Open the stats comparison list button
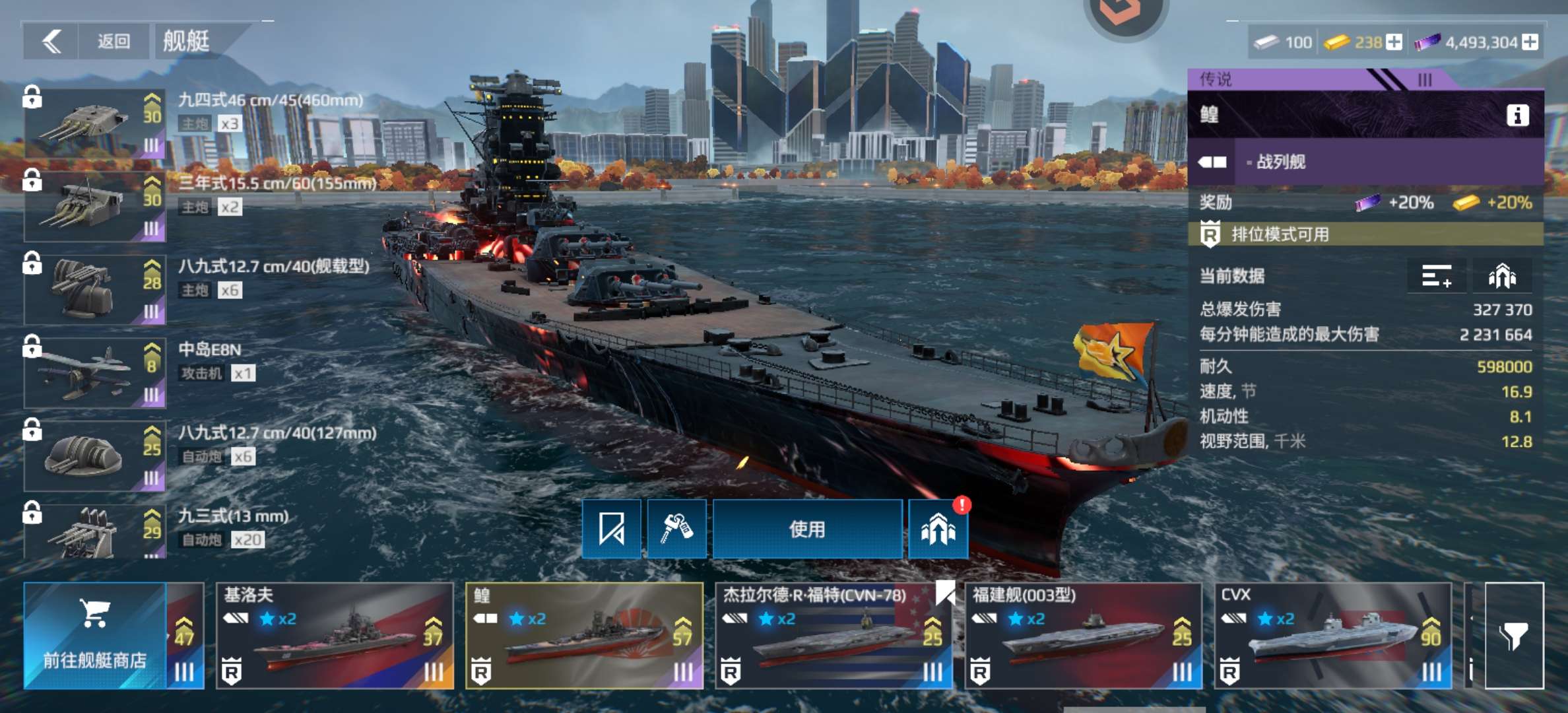Image resolution: width=1568 pixels, height=713 pixels. pyautogui.click(x=1437, y=276)
